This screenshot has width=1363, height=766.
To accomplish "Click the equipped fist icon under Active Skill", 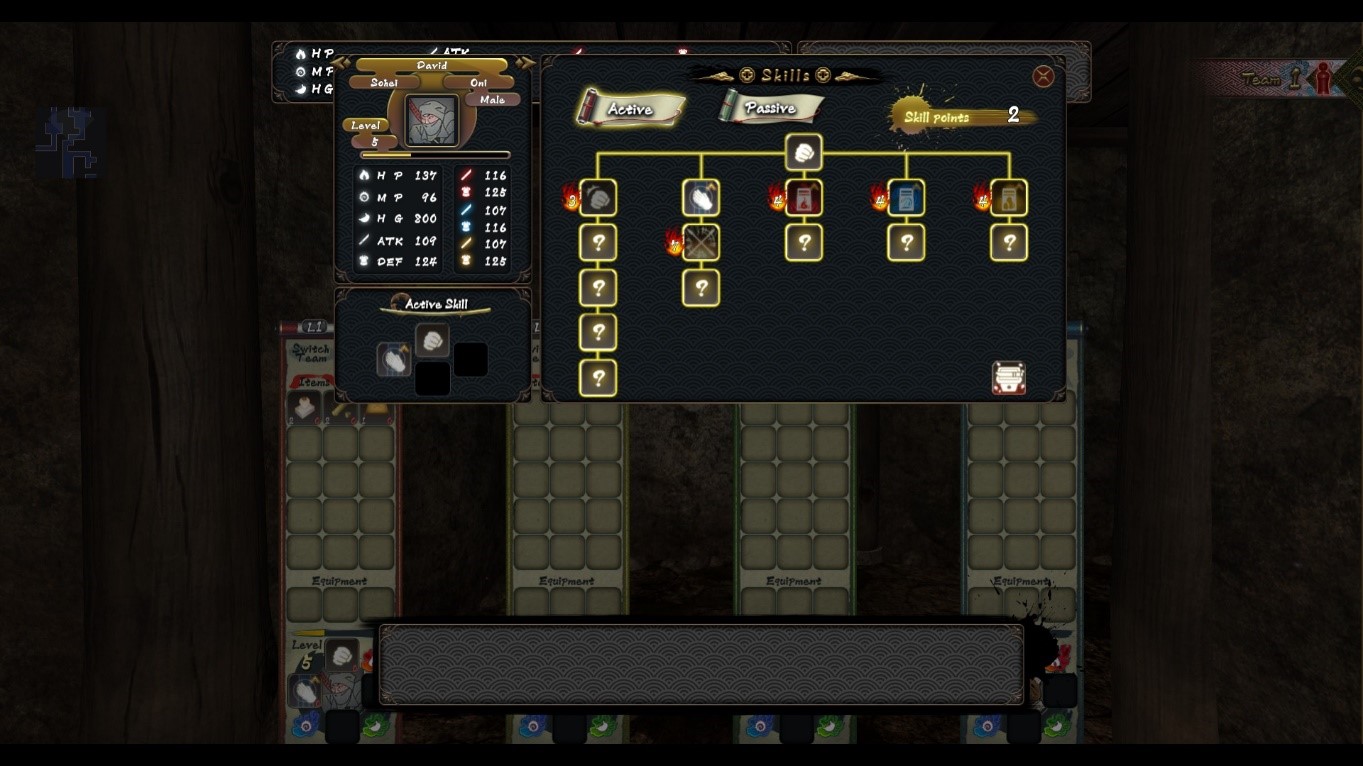I will (x=432, y=341).
